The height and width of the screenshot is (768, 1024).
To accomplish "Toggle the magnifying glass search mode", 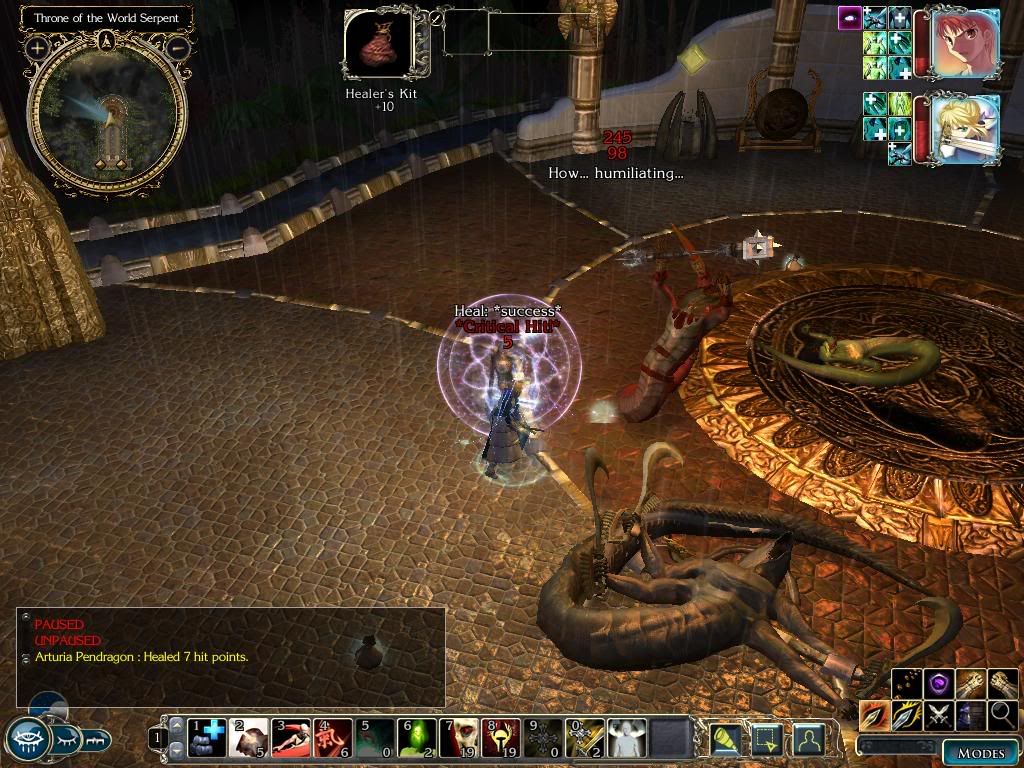I will 1003,715.
